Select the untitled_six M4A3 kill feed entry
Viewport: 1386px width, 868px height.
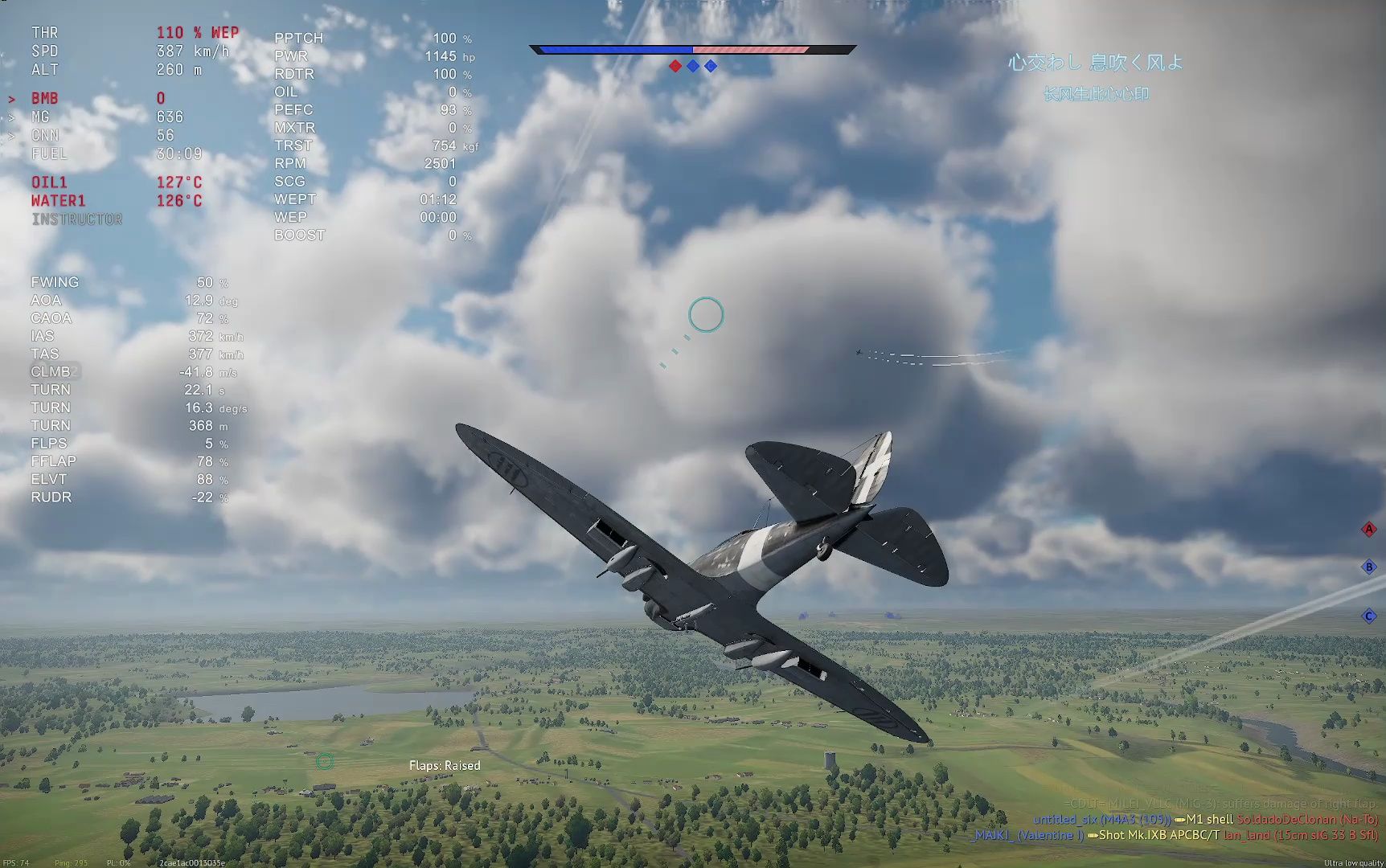[1101, 820]
